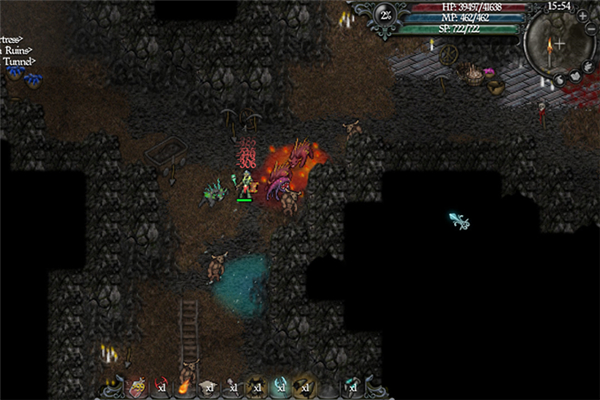Click the 2% experience orb
The height and width of the screenshot is (400, 600).
387,14
